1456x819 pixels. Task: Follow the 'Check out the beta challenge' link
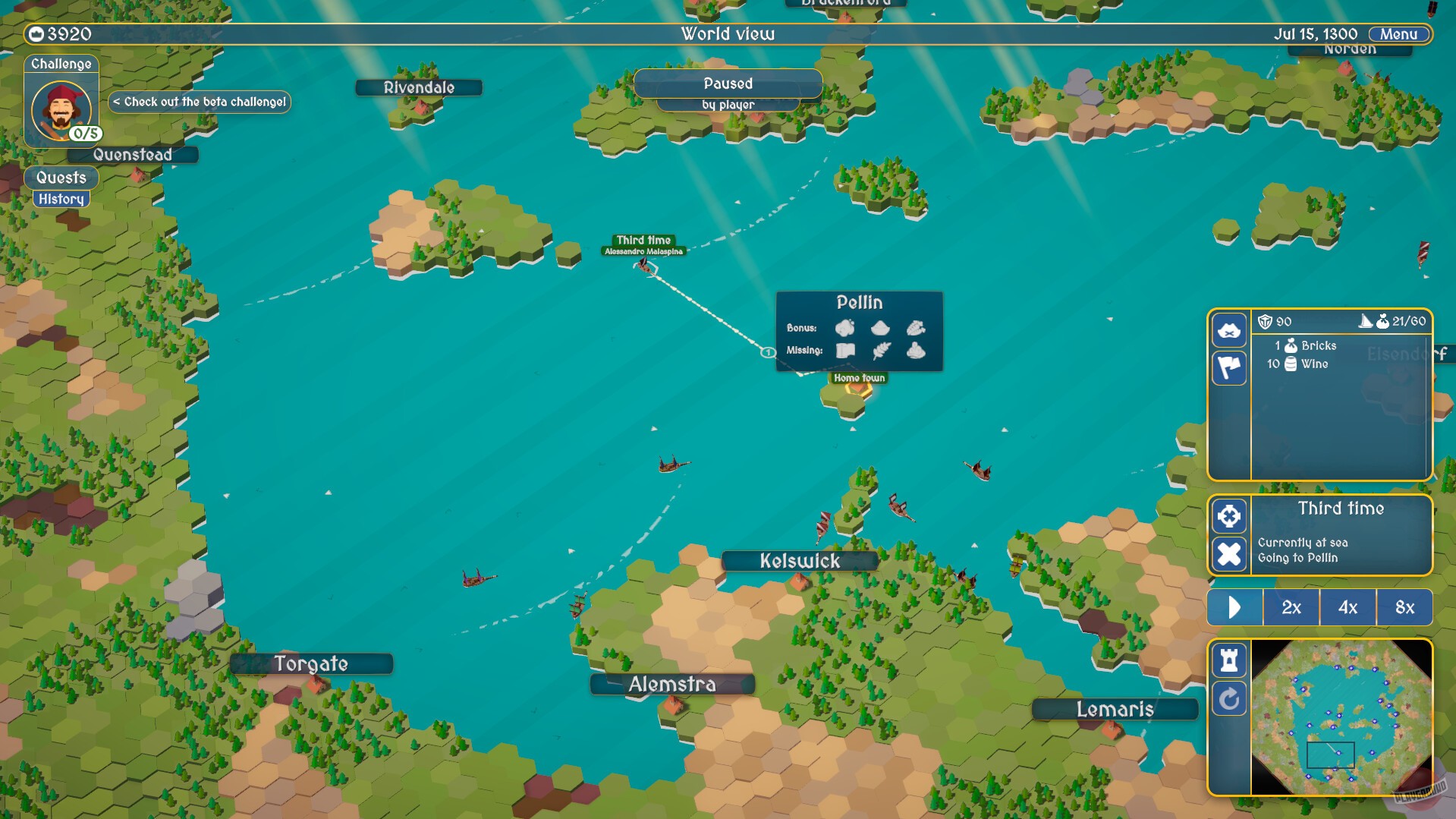200,101
